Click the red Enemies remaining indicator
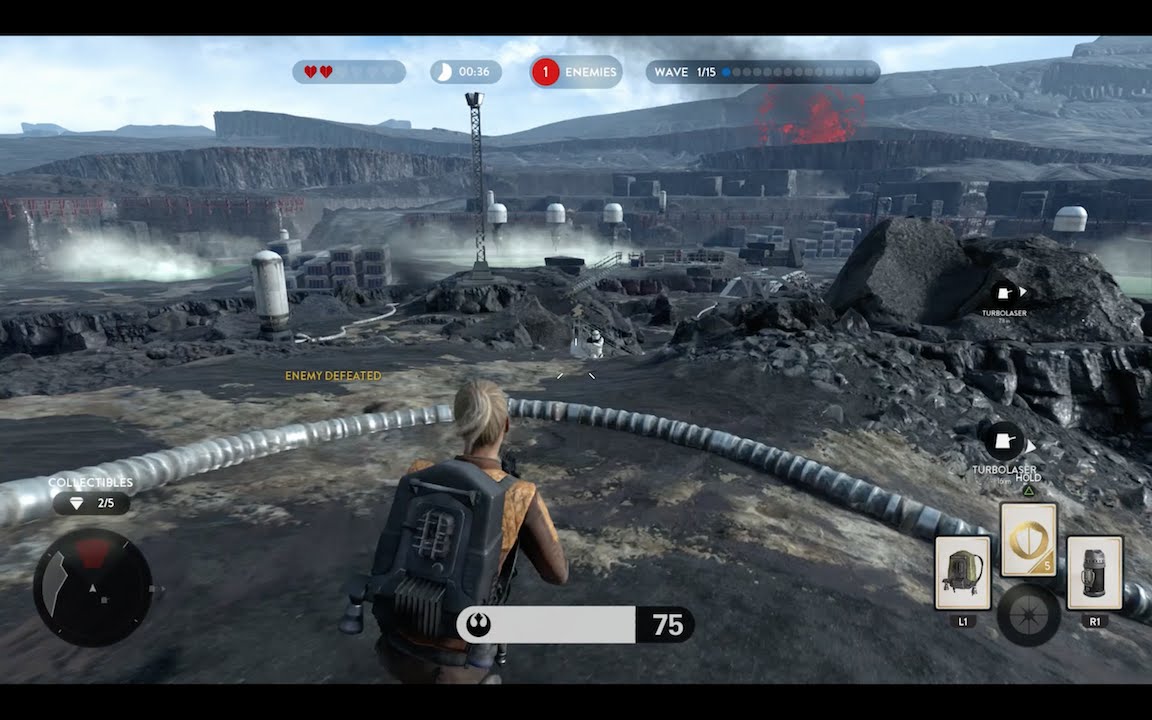Screen dimensions: 1152x720 576,72
